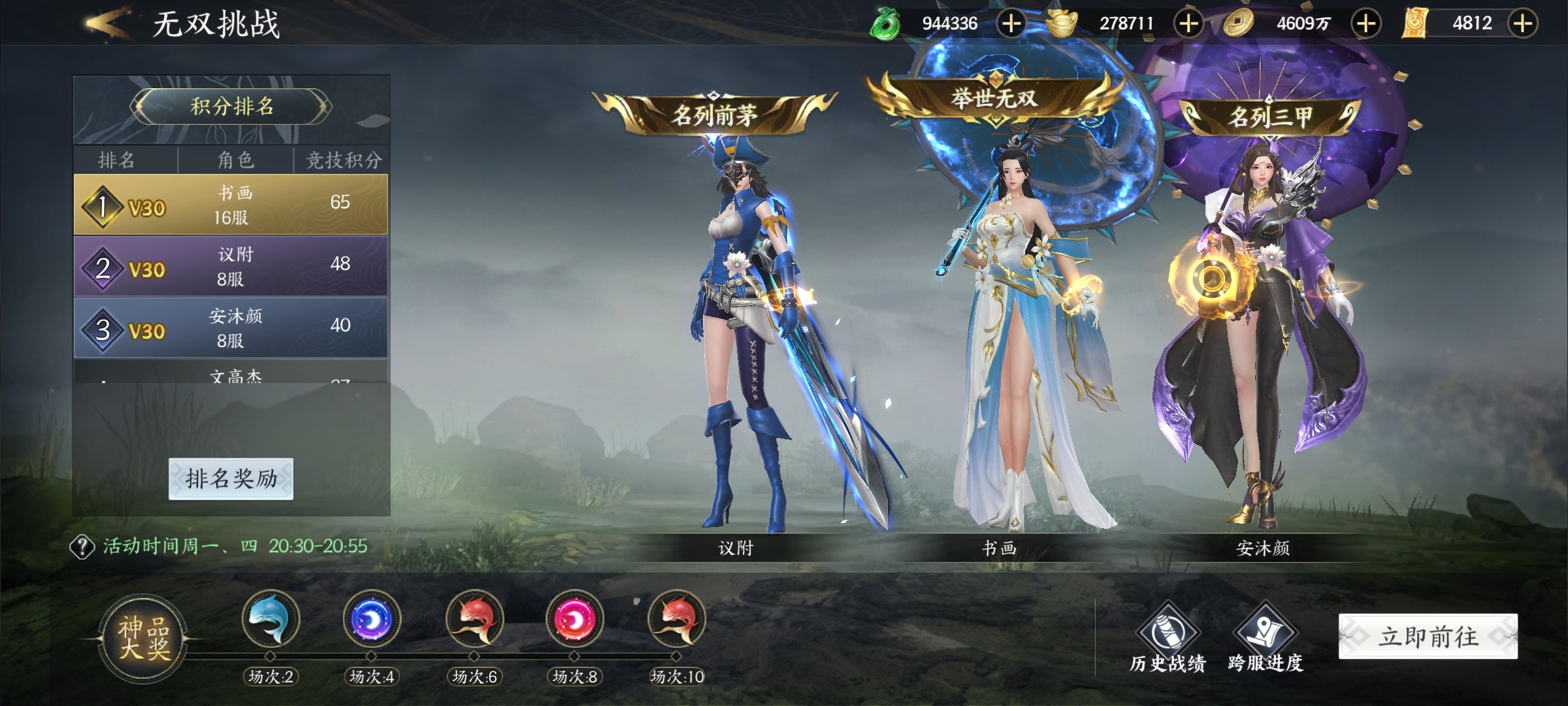Viewport: 1568px width, 706px height.
Task: Add more golden ticket currency
Action: [x=1523, y=24]
